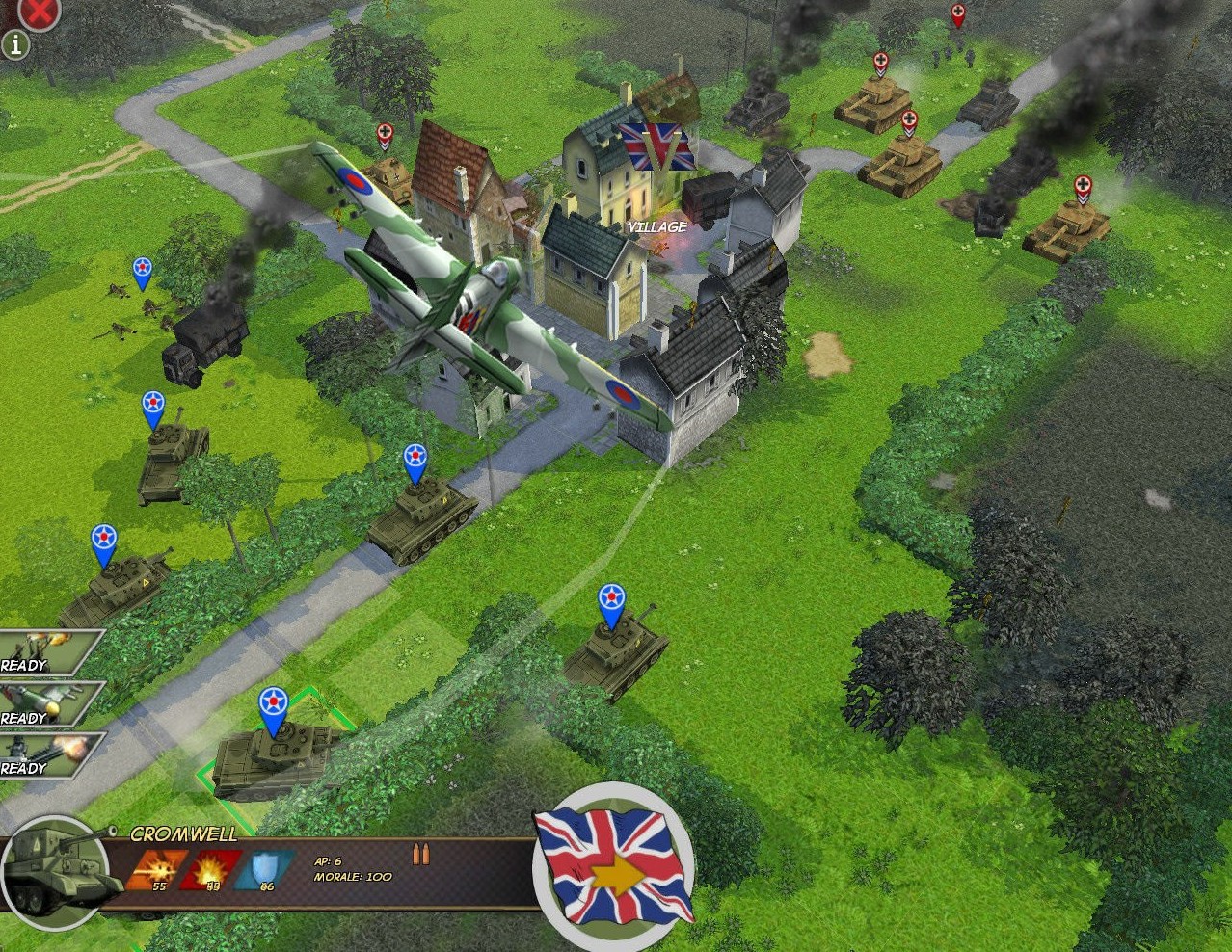
Task: Activate the ready infantry-crew support ability
Action: 43,652
